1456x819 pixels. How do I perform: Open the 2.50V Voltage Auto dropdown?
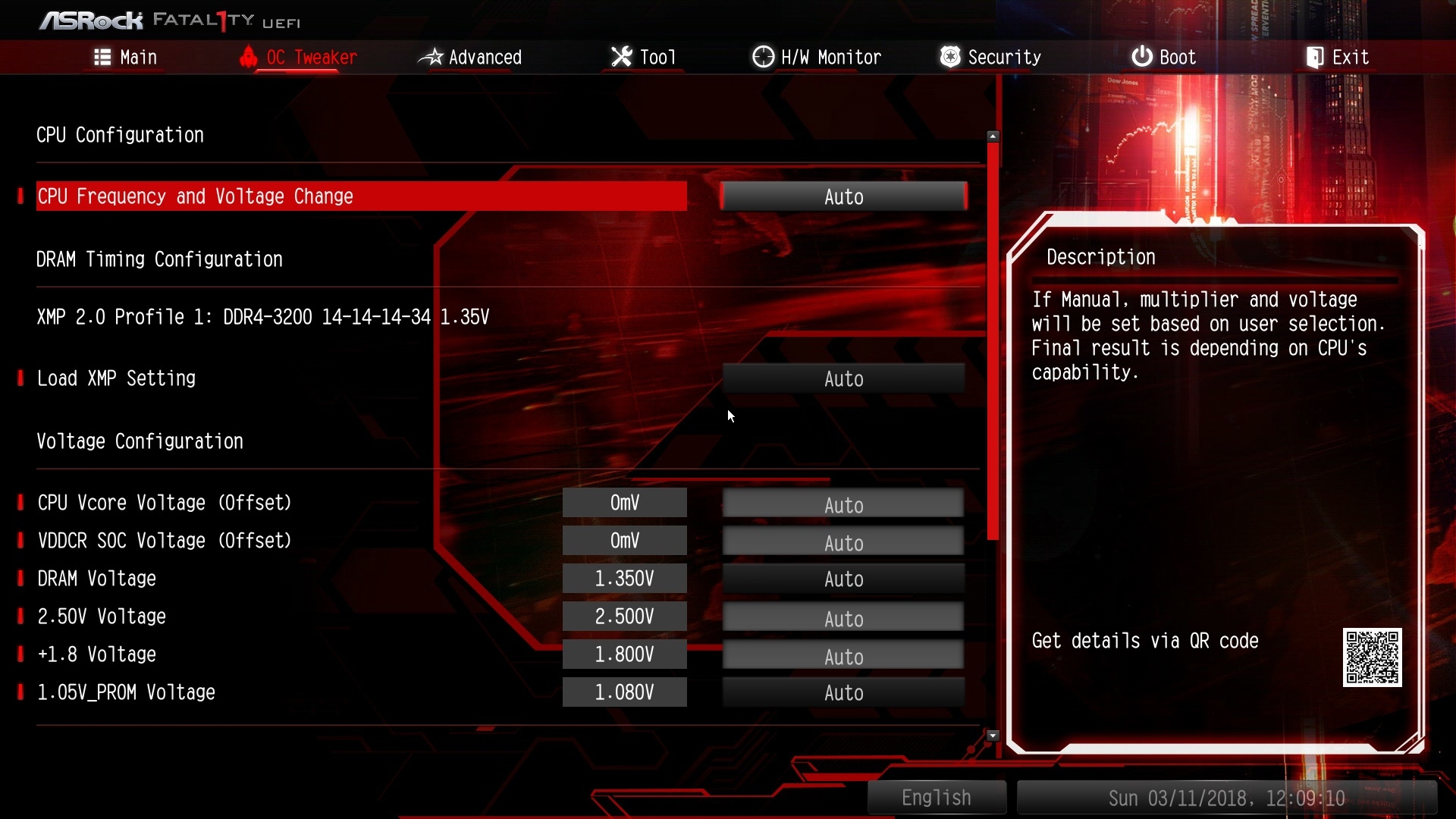843,619
